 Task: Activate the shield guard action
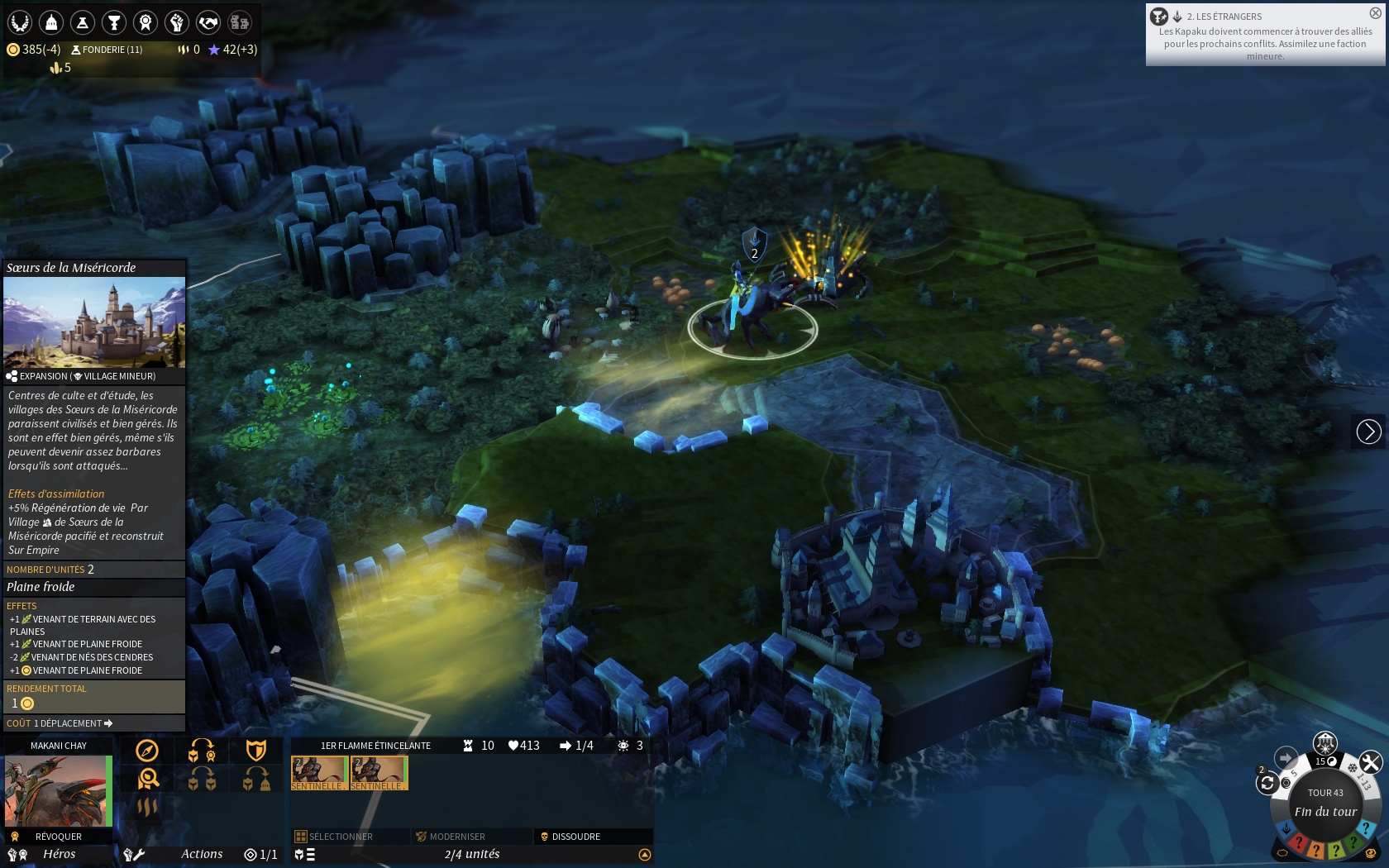256,751
